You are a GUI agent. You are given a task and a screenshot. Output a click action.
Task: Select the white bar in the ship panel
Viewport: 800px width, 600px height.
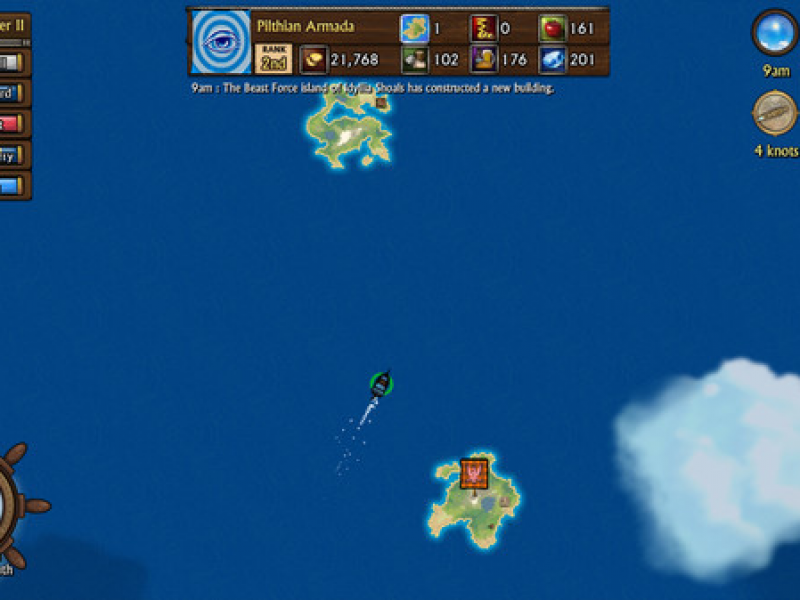(x=10, y=63)
